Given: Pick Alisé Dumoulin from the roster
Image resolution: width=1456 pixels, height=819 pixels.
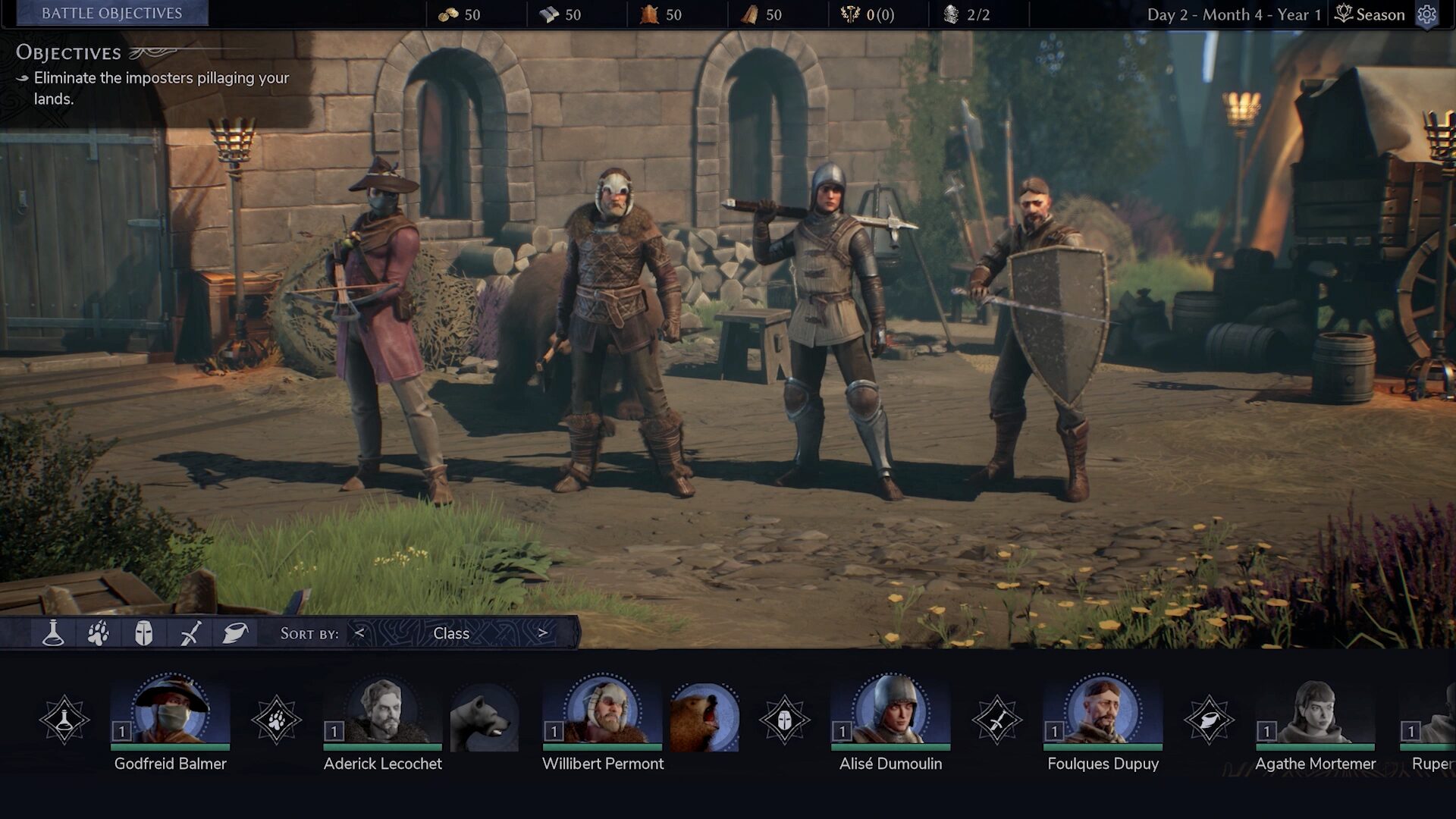Looking at the screenshot, I should (890, 713).
